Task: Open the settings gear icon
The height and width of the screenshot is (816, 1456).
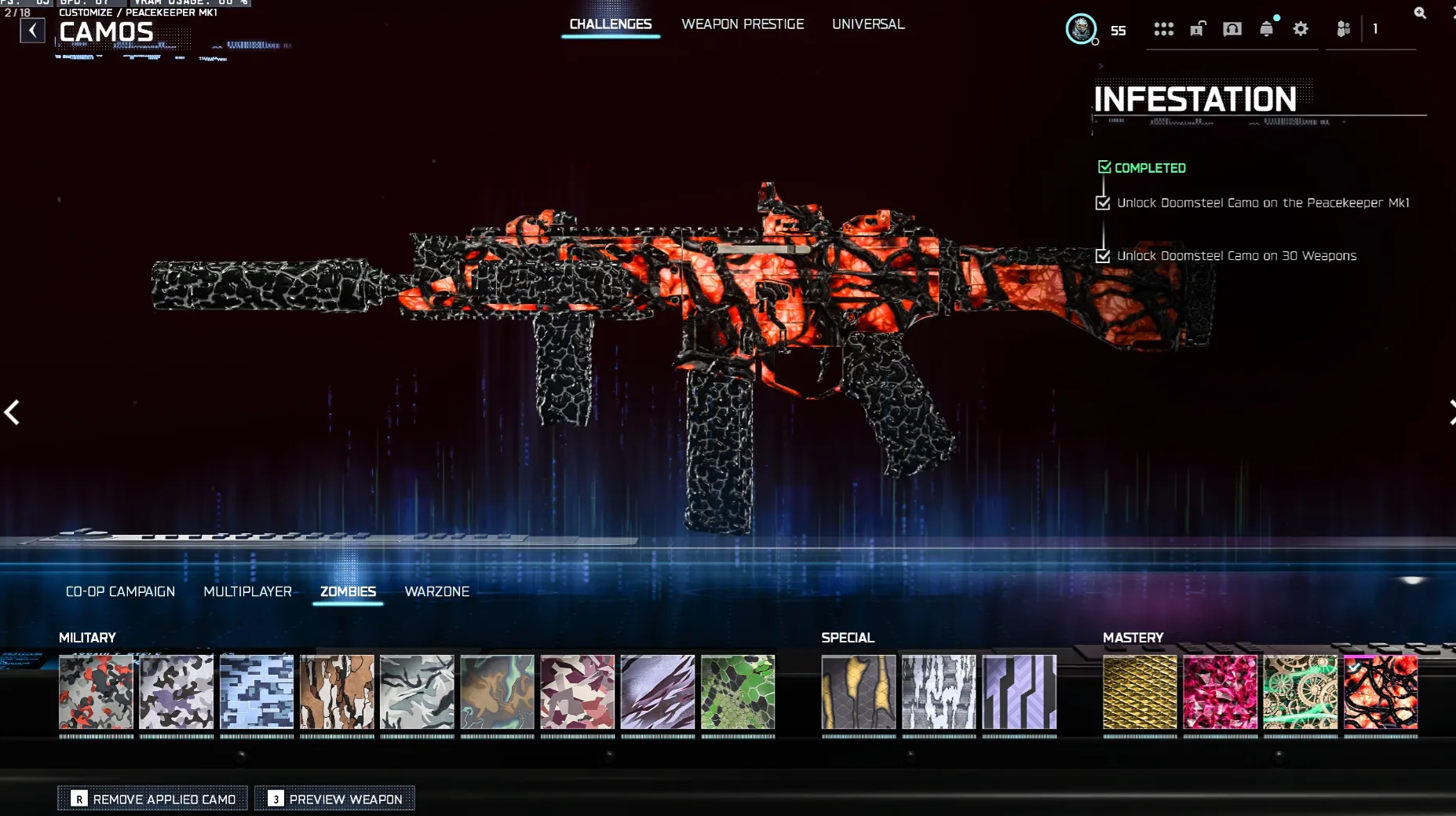Action: point(1301,28)
